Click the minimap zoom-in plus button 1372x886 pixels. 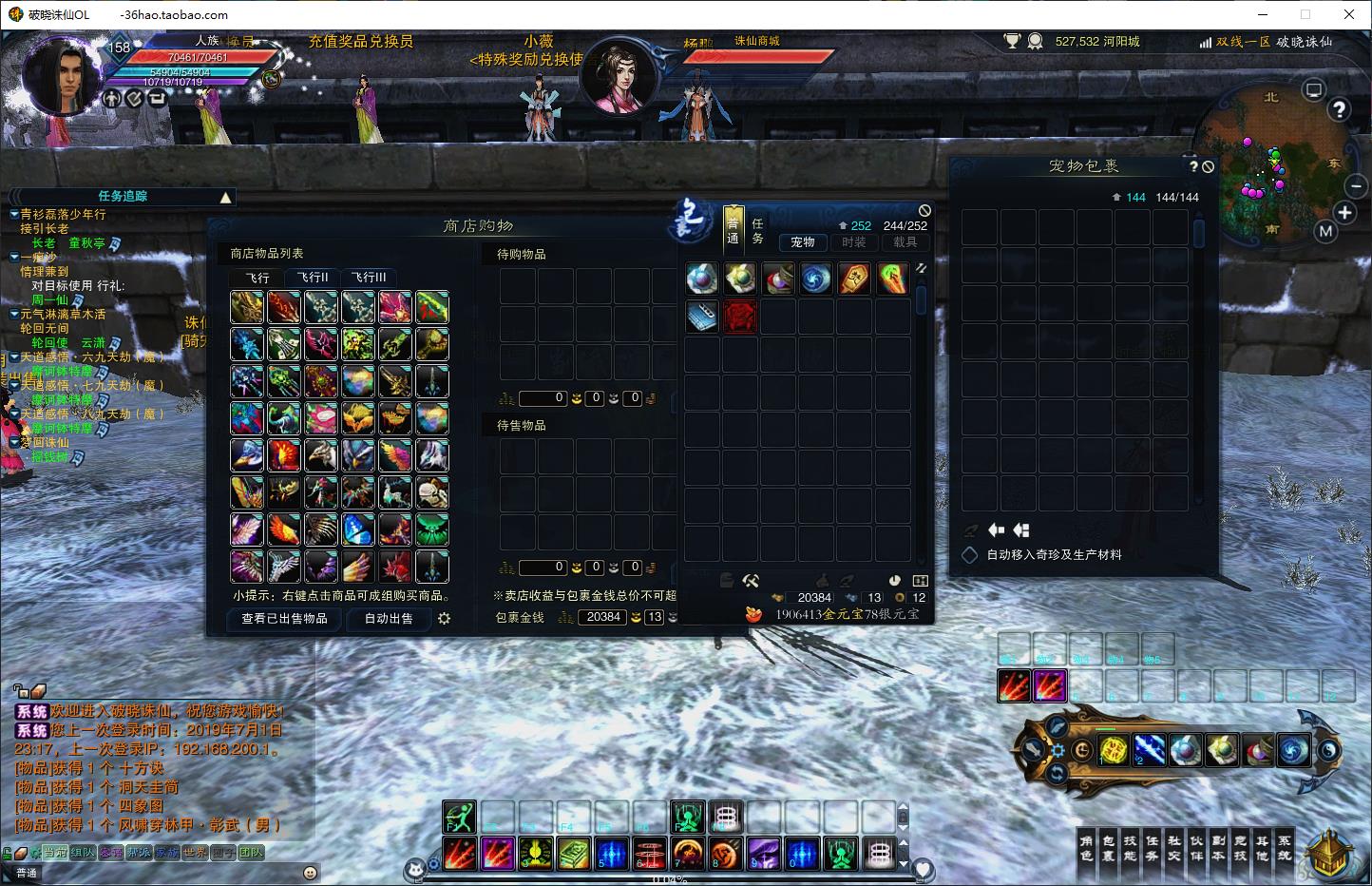[1344, 212]
